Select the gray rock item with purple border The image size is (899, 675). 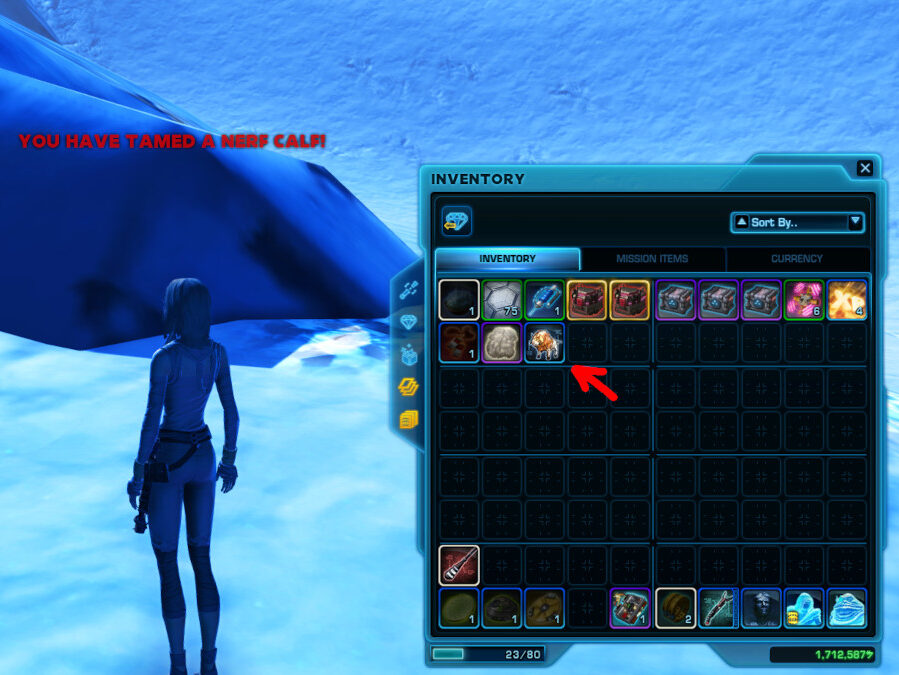click(501, 342)
